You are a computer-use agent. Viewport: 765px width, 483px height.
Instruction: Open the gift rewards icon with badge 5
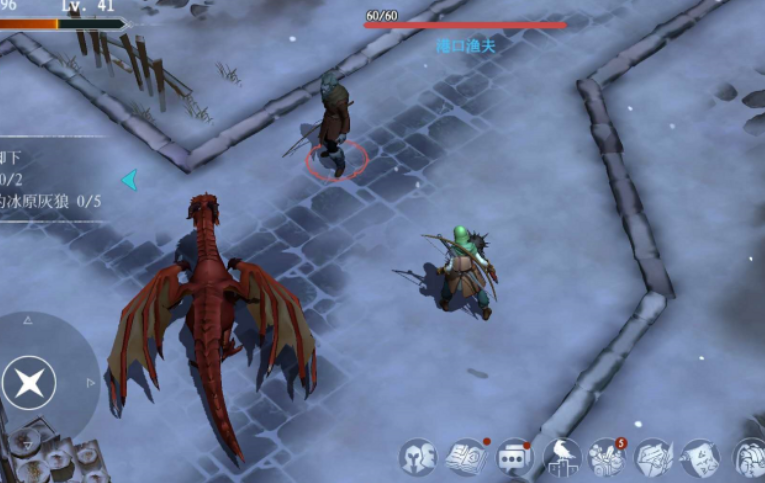pos(607,457)
